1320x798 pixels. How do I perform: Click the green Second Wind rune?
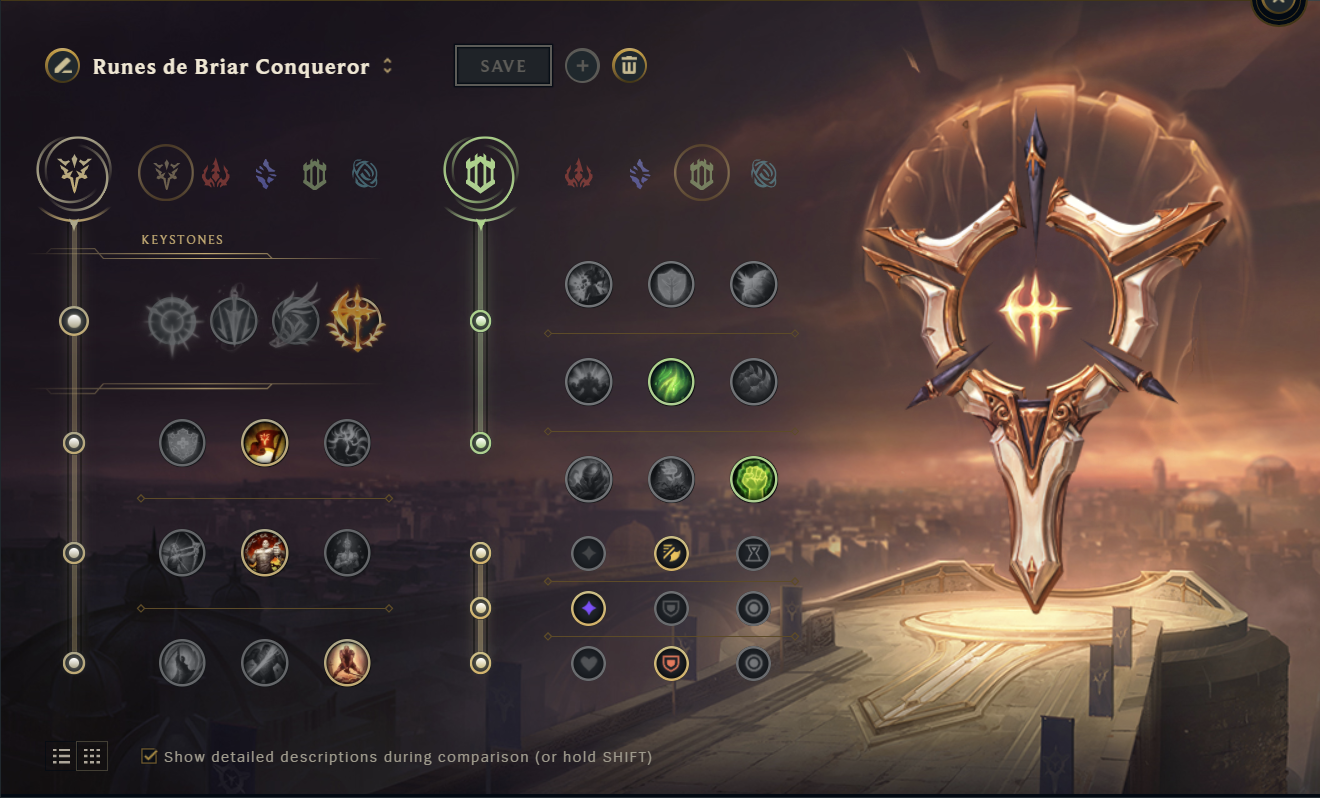pos(671,382)
